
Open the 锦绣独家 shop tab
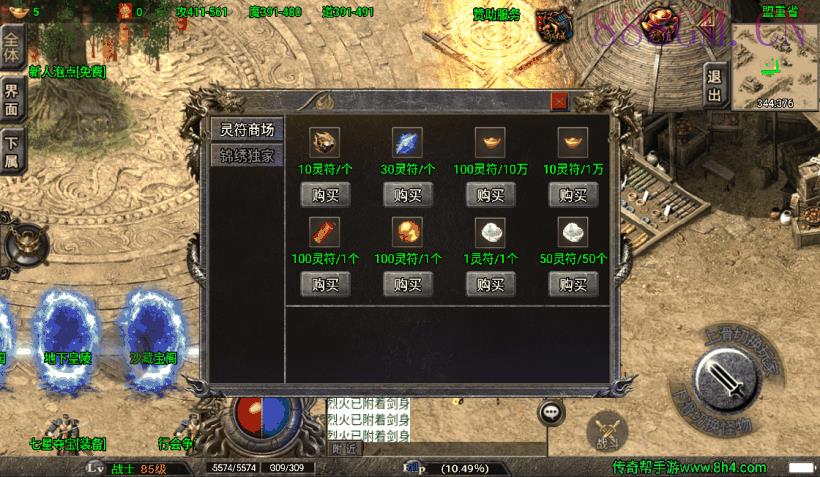pyautogui.click(x=246, y=156)
